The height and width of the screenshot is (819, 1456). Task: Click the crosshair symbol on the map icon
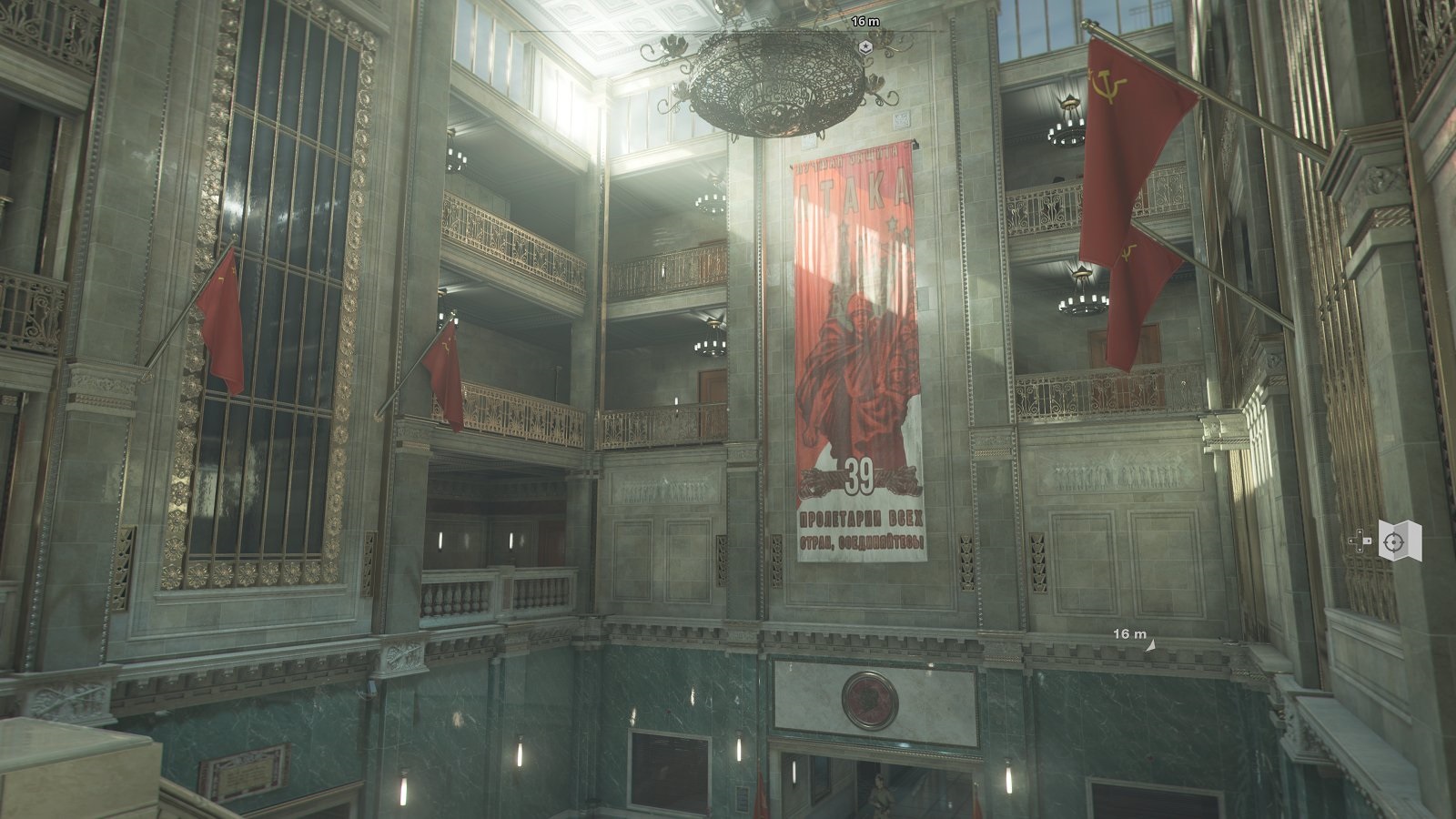(1394, 542)
